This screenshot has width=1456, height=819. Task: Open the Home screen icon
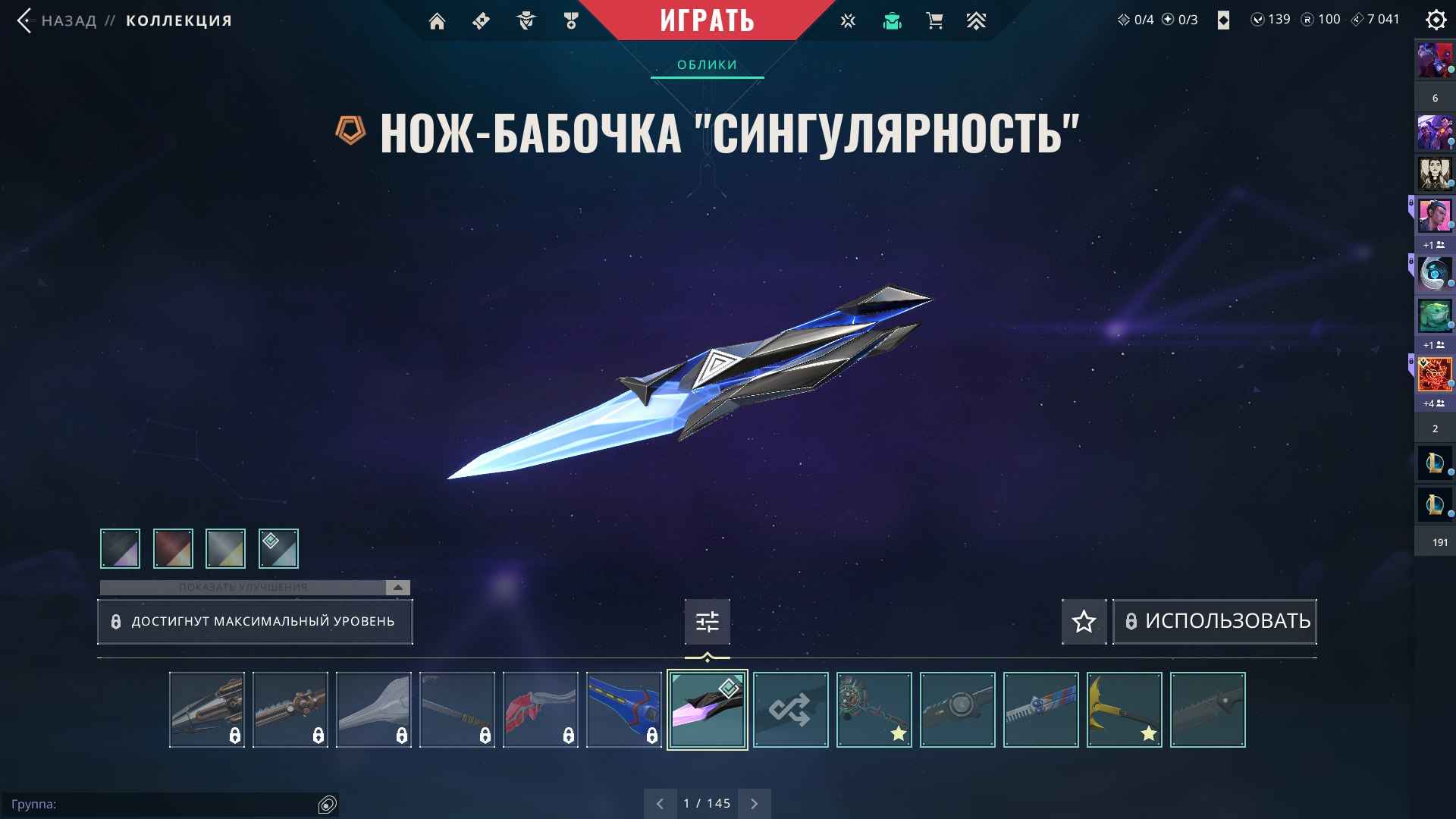click(x=438, y=20)
